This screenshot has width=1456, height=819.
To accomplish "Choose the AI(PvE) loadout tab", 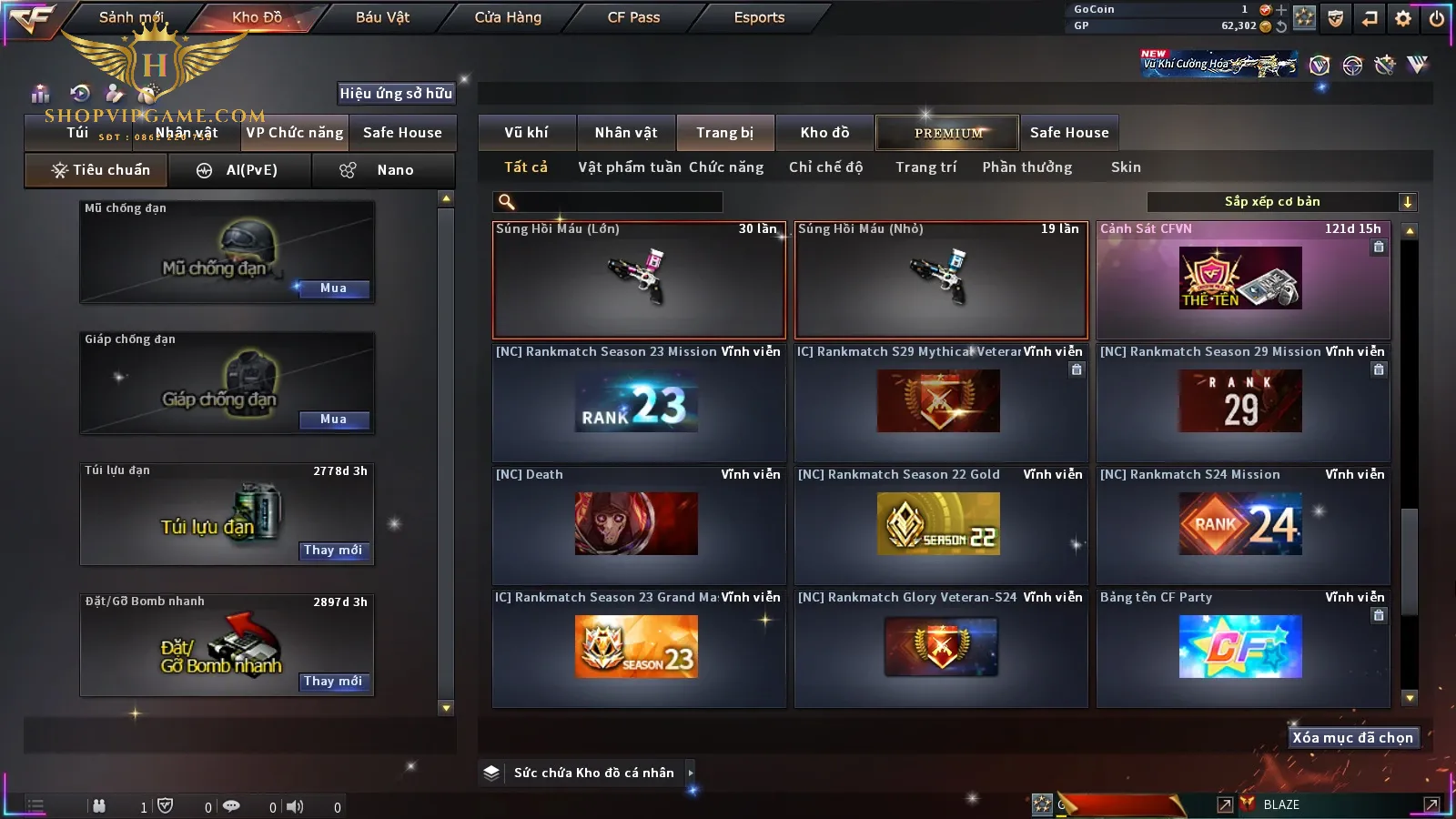I will click(x=240, y=170).
